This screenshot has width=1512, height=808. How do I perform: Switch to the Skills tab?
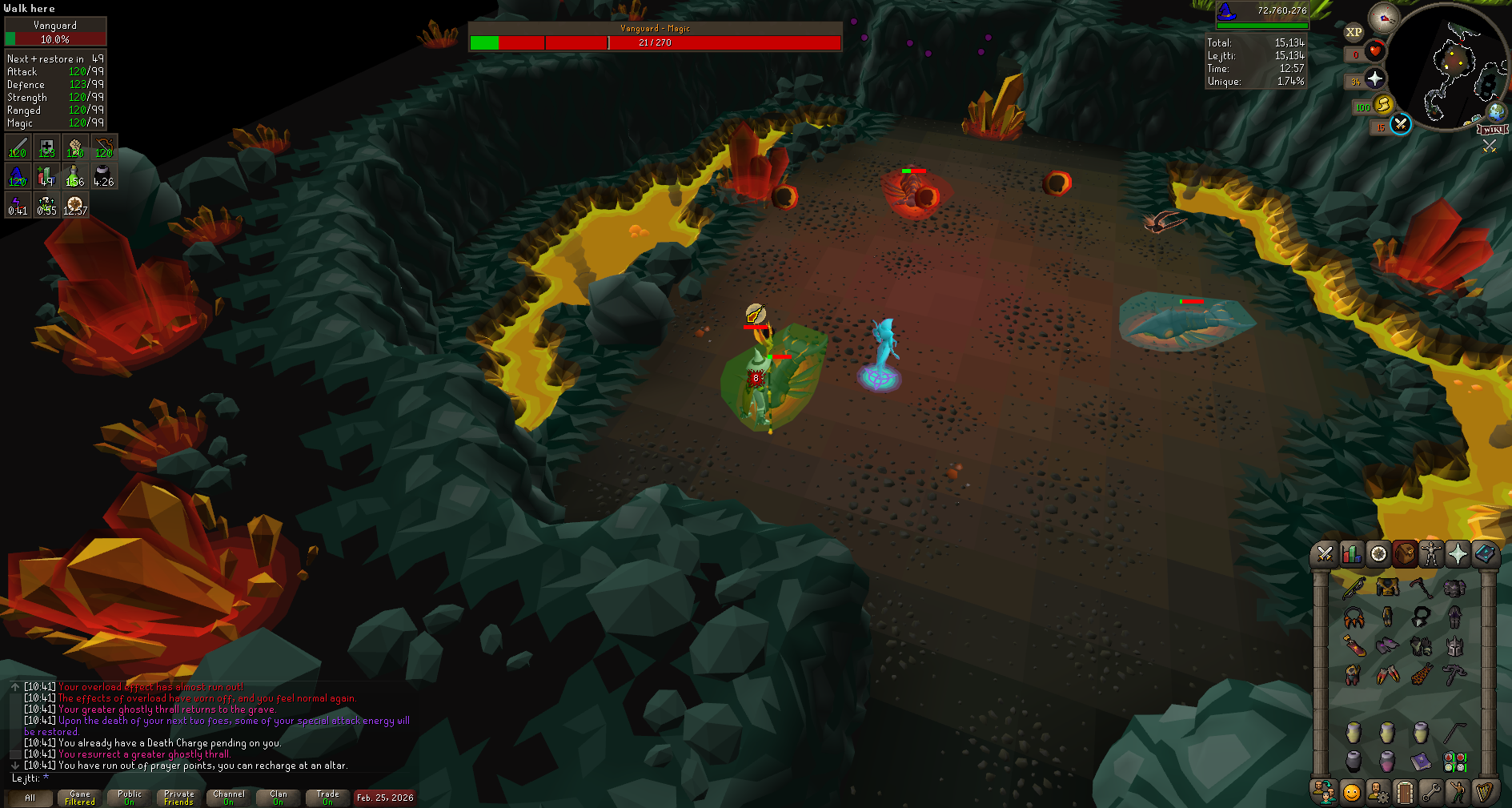(1352, 554)
